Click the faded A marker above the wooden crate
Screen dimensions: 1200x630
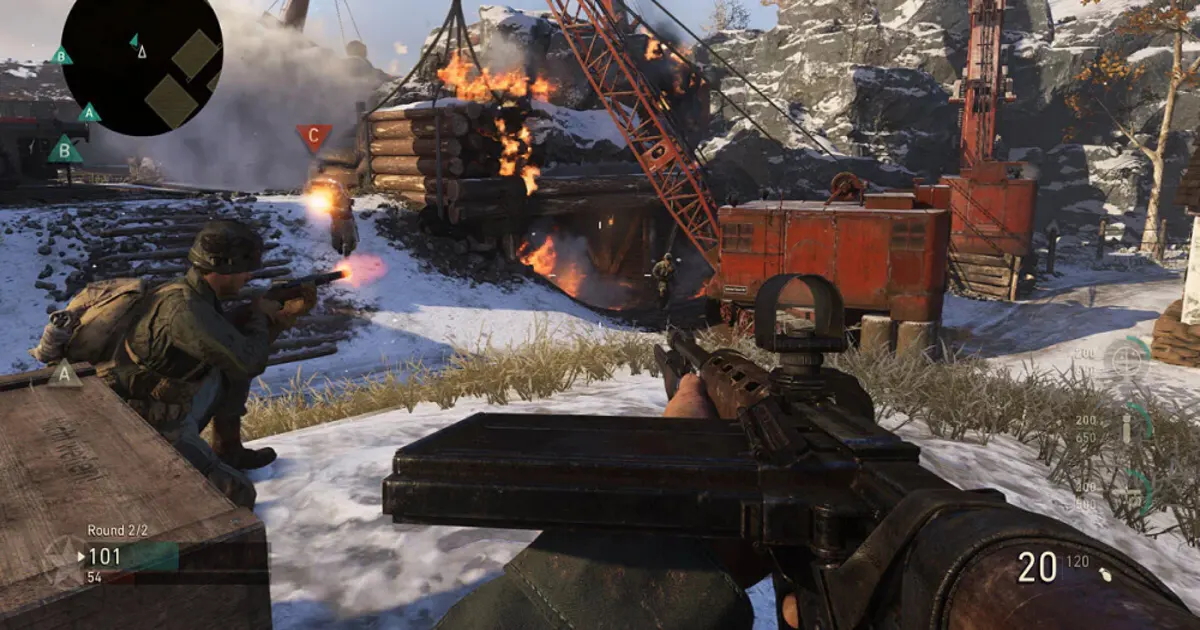65,373
